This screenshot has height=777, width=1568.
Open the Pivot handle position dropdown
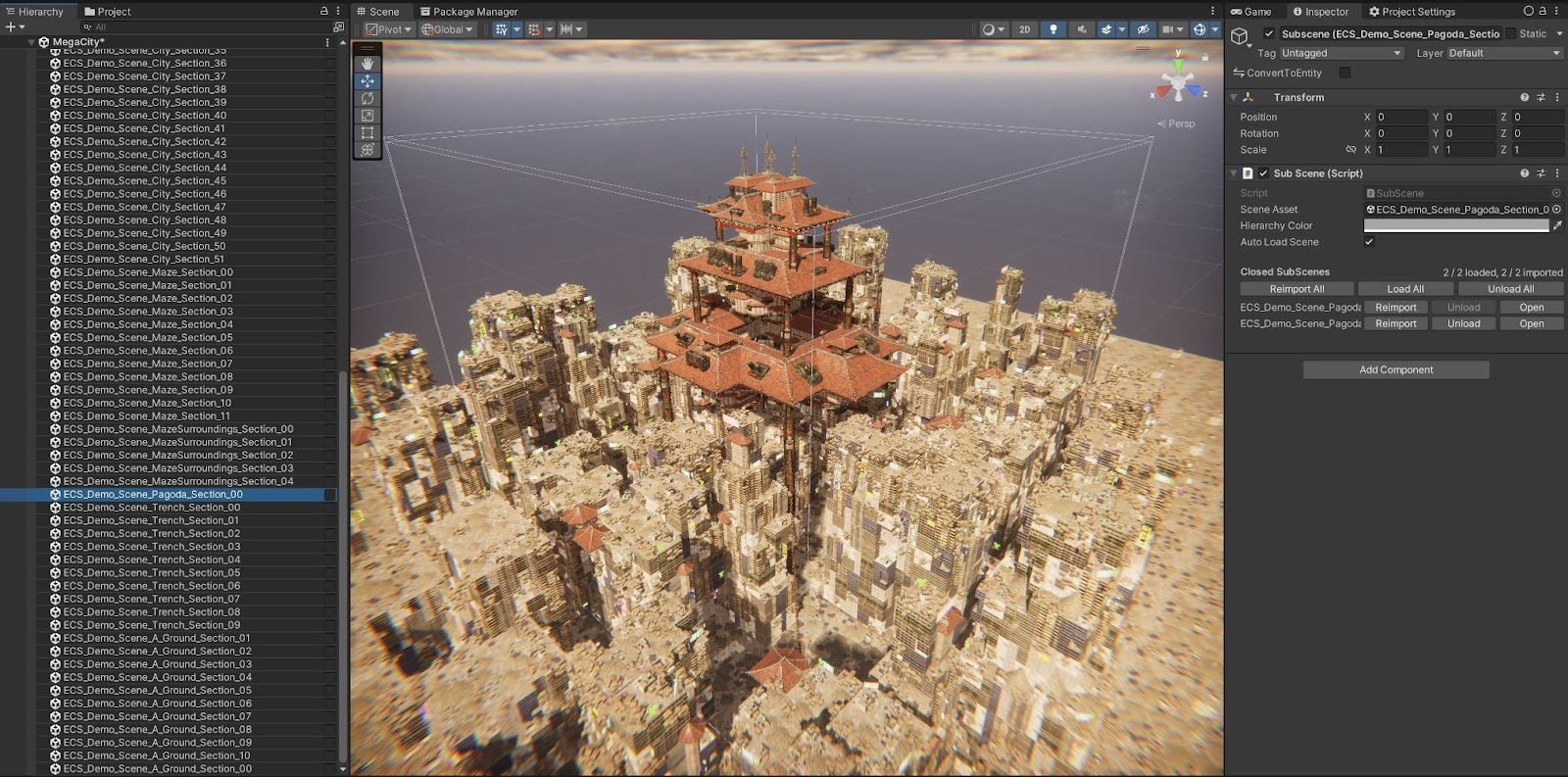[389, 29]
